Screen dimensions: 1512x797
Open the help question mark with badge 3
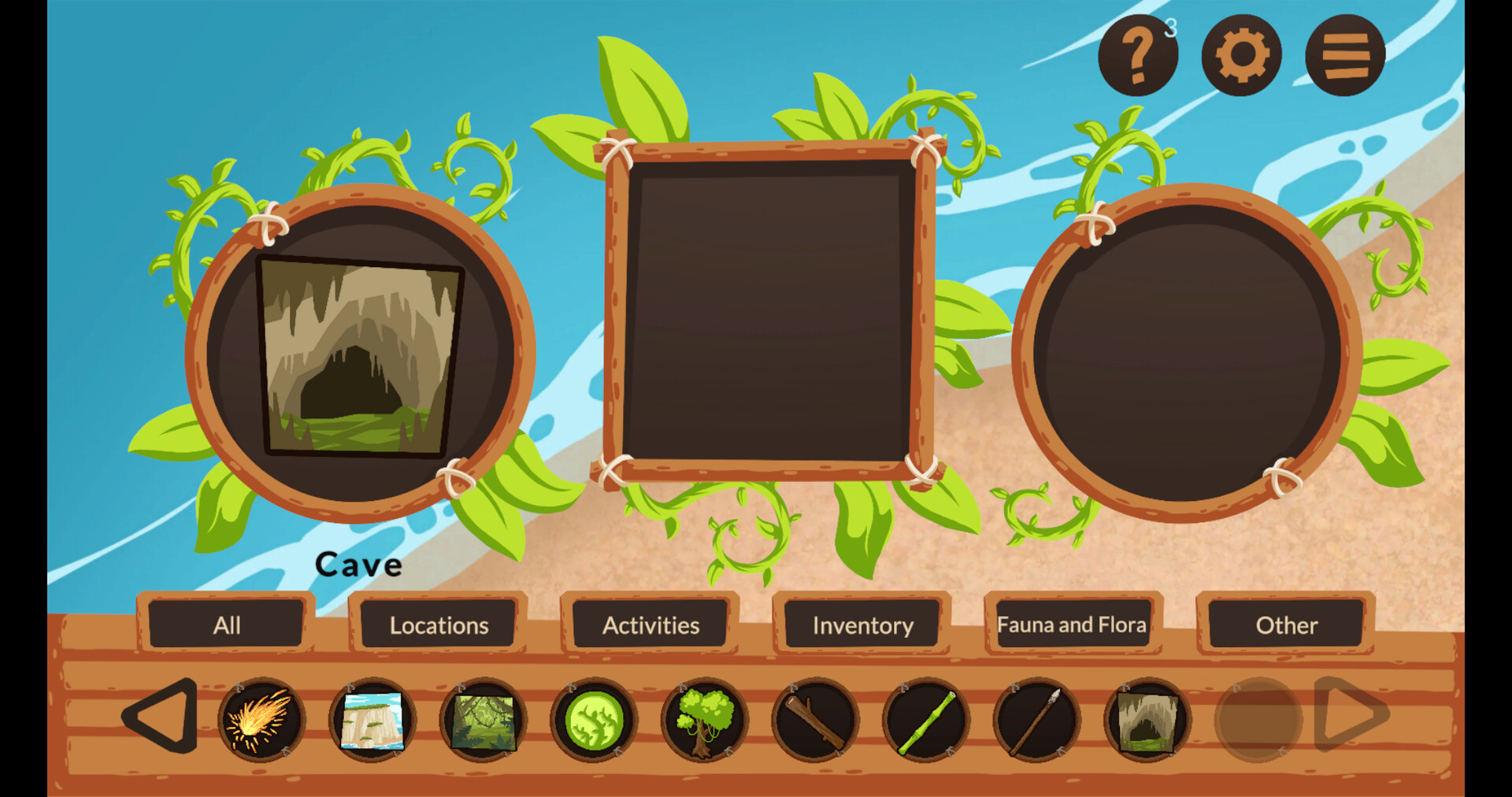(1137, 53)
